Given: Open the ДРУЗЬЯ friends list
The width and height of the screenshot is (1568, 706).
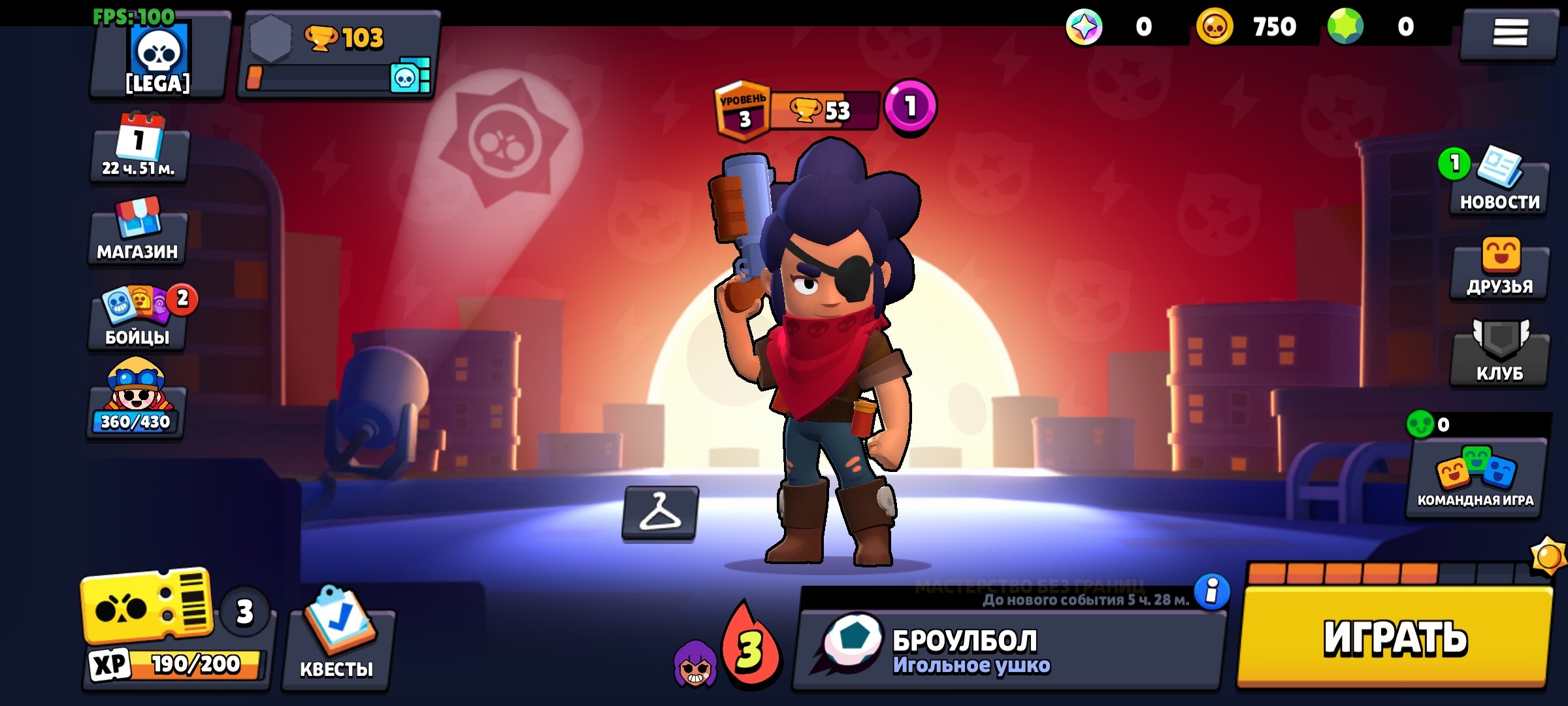Looking at the screenshot, I should pos(1499,269).
